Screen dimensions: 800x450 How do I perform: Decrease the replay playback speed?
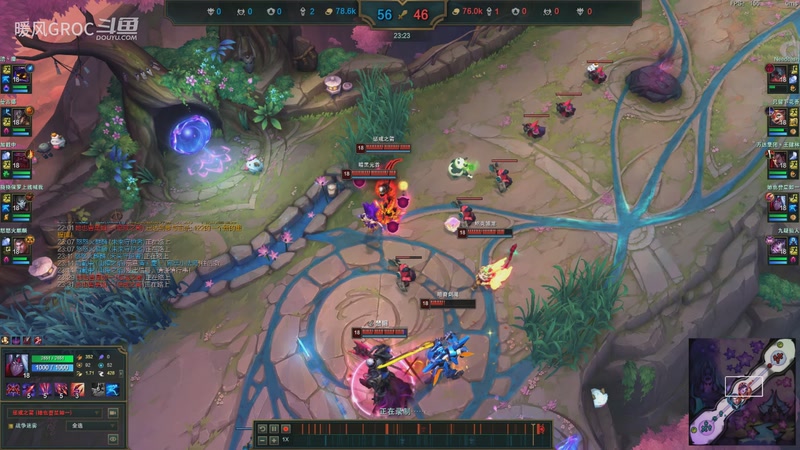[262, 439]
